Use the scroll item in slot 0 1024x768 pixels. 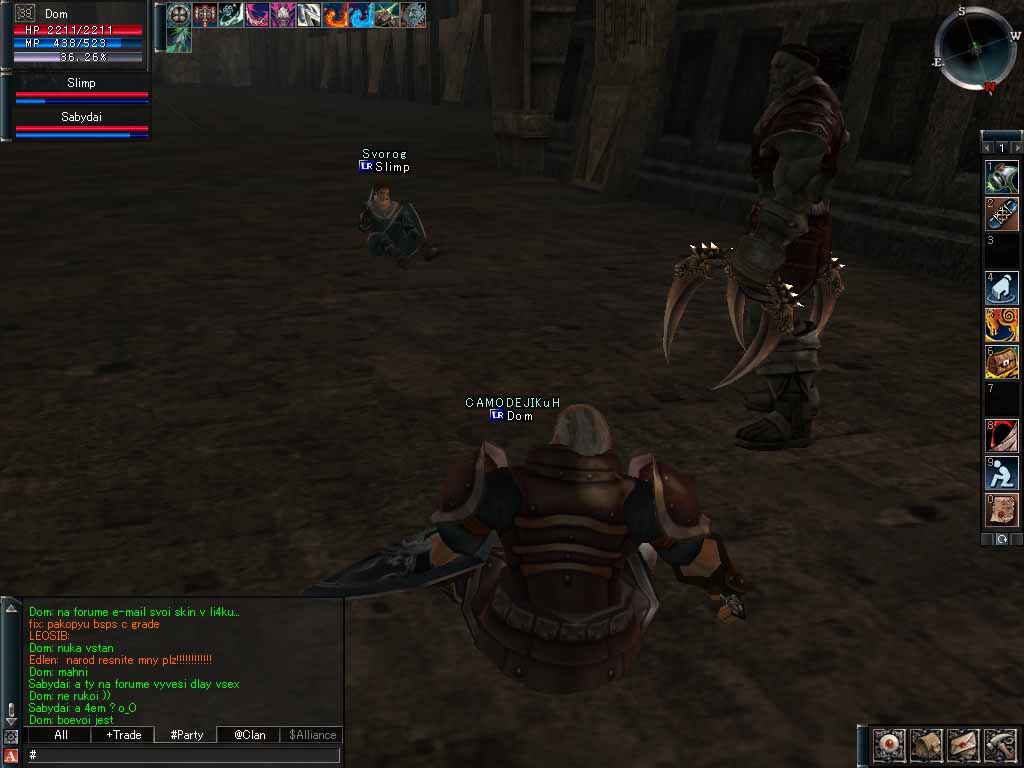pos(1002,509)
